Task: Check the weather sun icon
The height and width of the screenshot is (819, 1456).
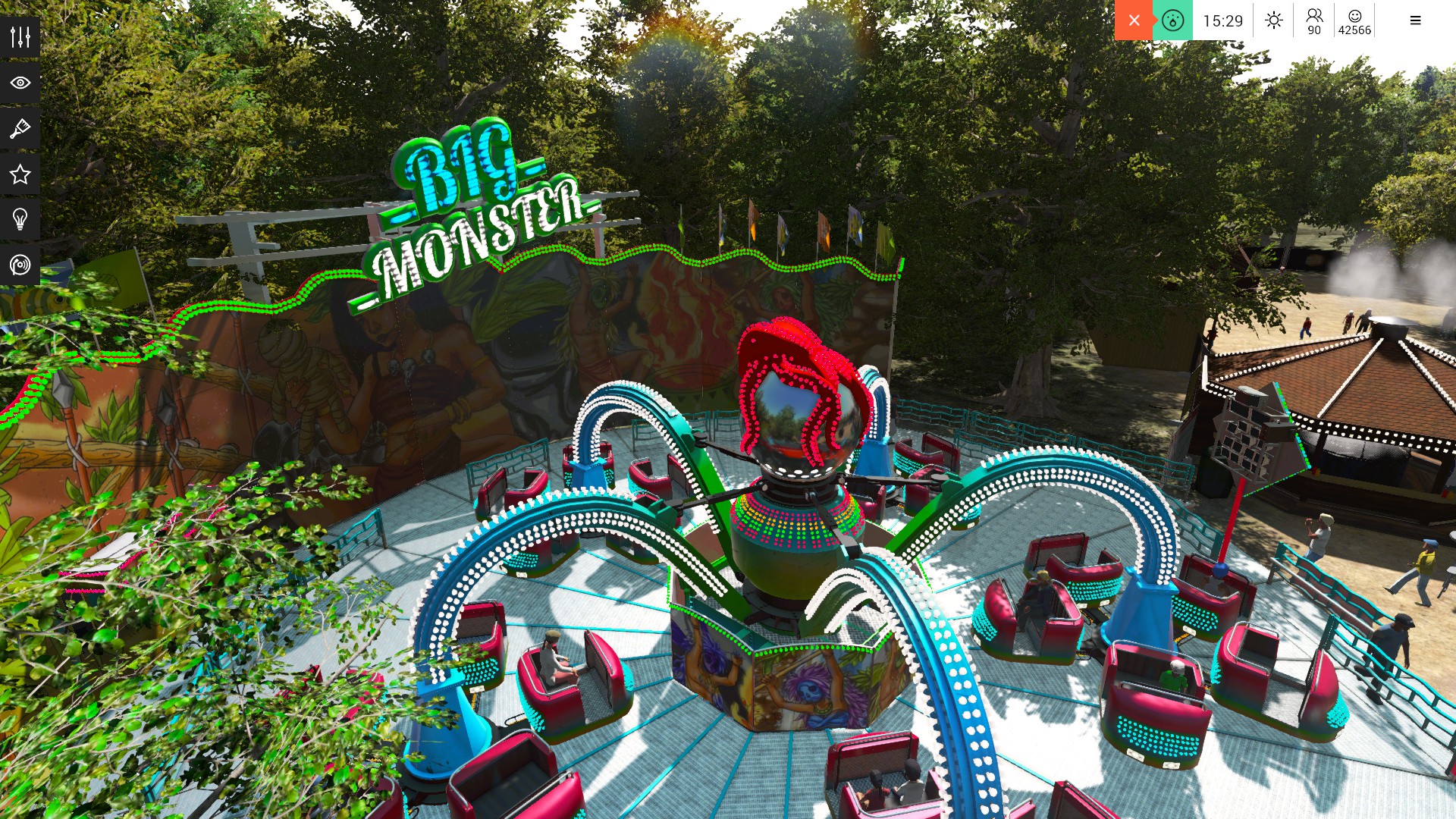Action: [1272, 20]
